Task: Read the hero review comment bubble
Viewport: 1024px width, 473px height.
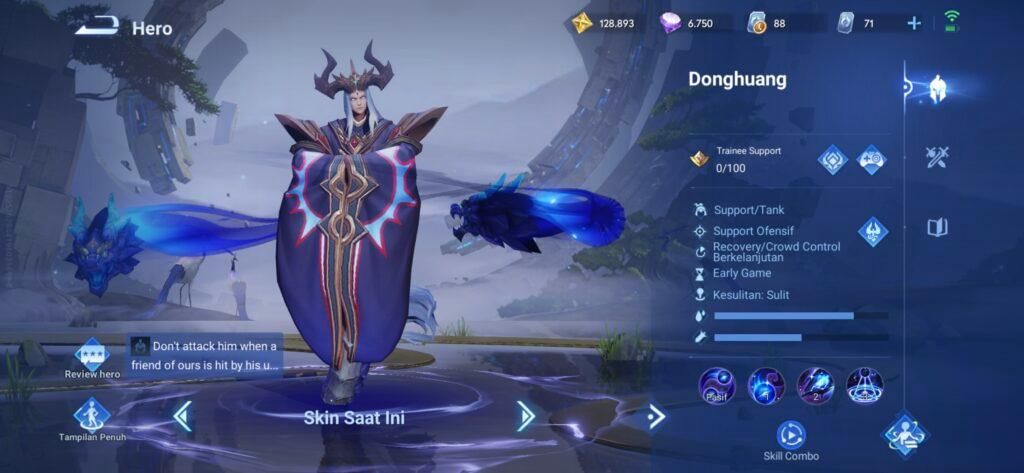Action: coord(206,356)
